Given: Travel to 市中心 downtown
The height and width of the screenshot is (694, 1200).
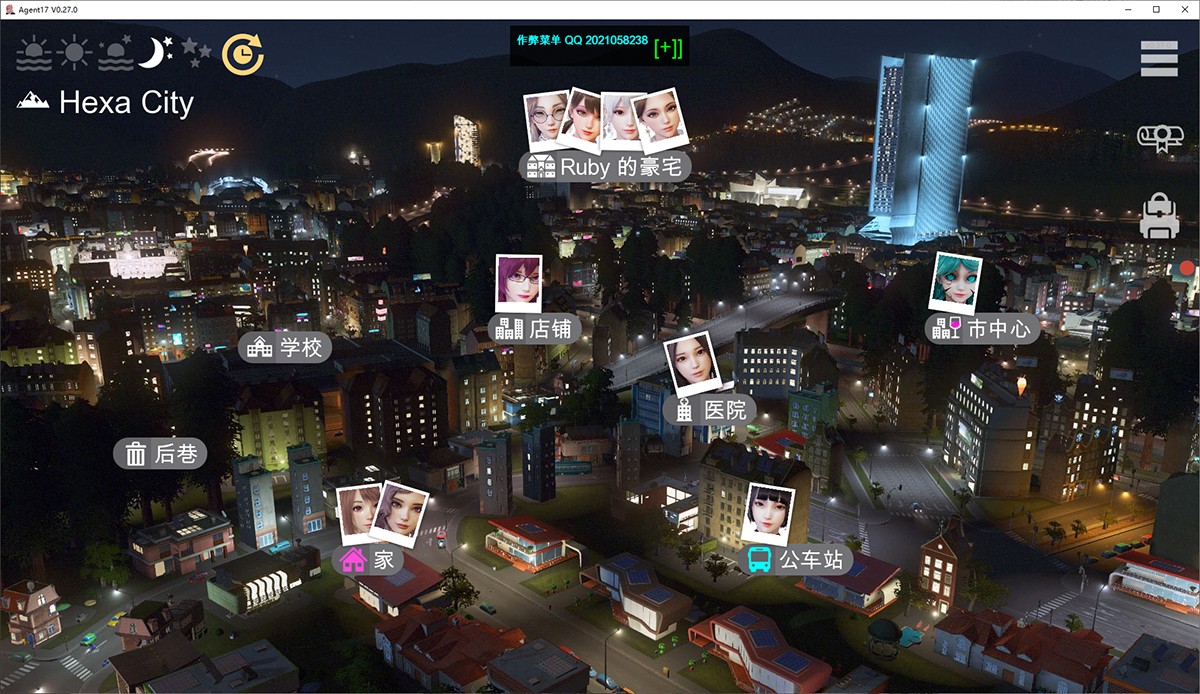Looking at the screenshot, I should click(982, 327).
